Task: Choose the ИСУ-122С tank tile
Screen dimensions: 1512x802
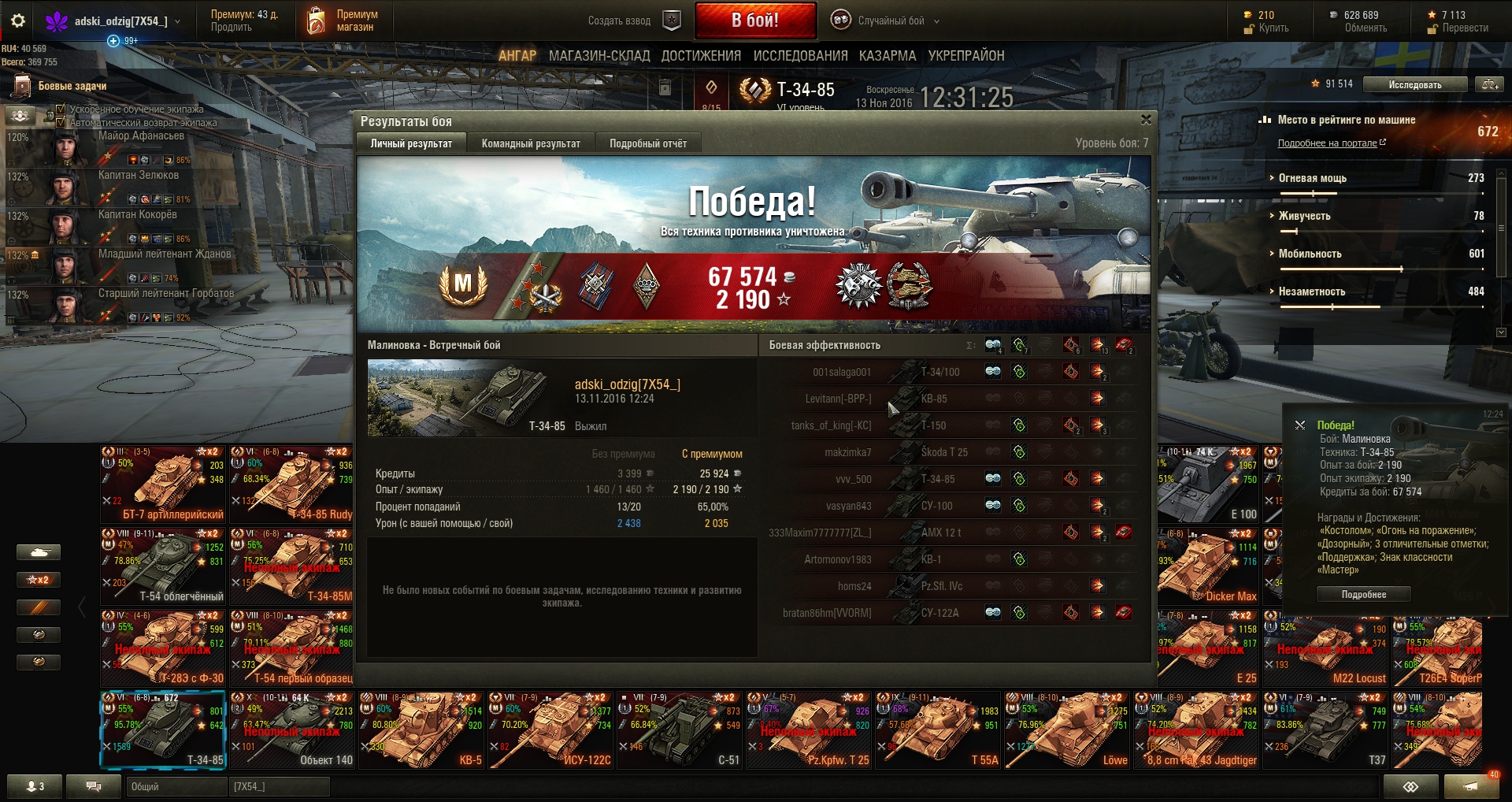Action: point(550,730)
